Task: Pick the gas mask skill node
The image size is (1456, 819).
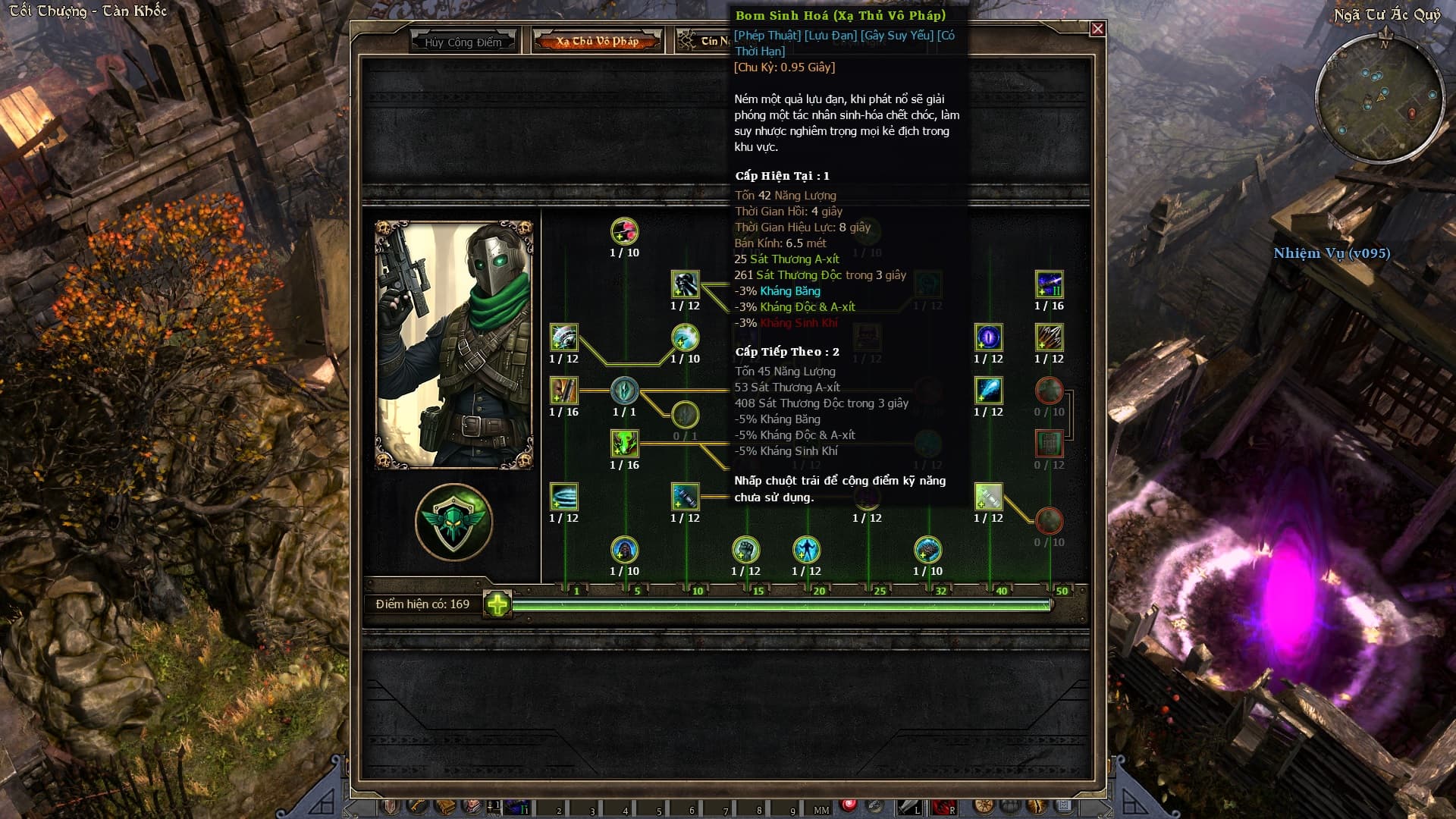Action: [x=685, y=284]
